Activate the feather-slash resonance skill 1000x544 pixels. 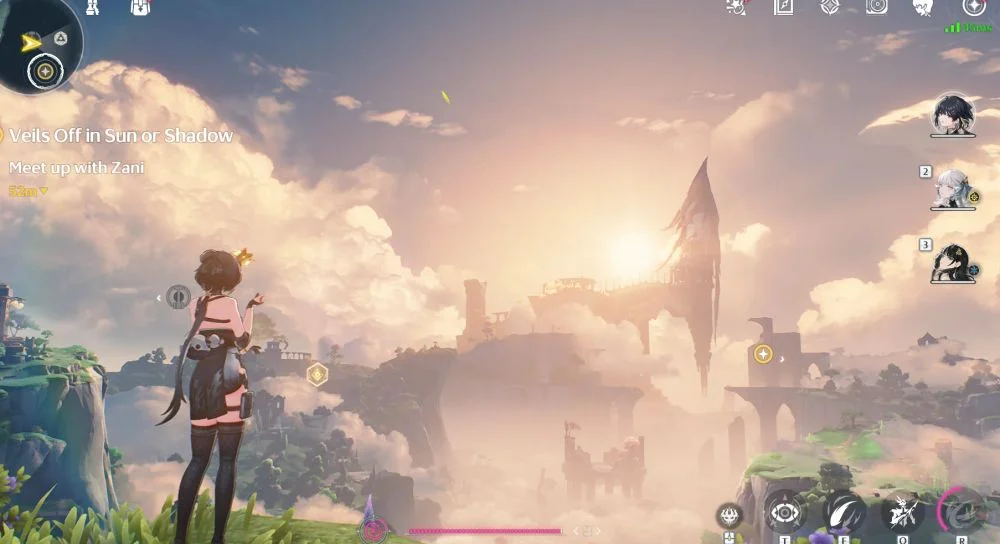[x=843, y=512]
